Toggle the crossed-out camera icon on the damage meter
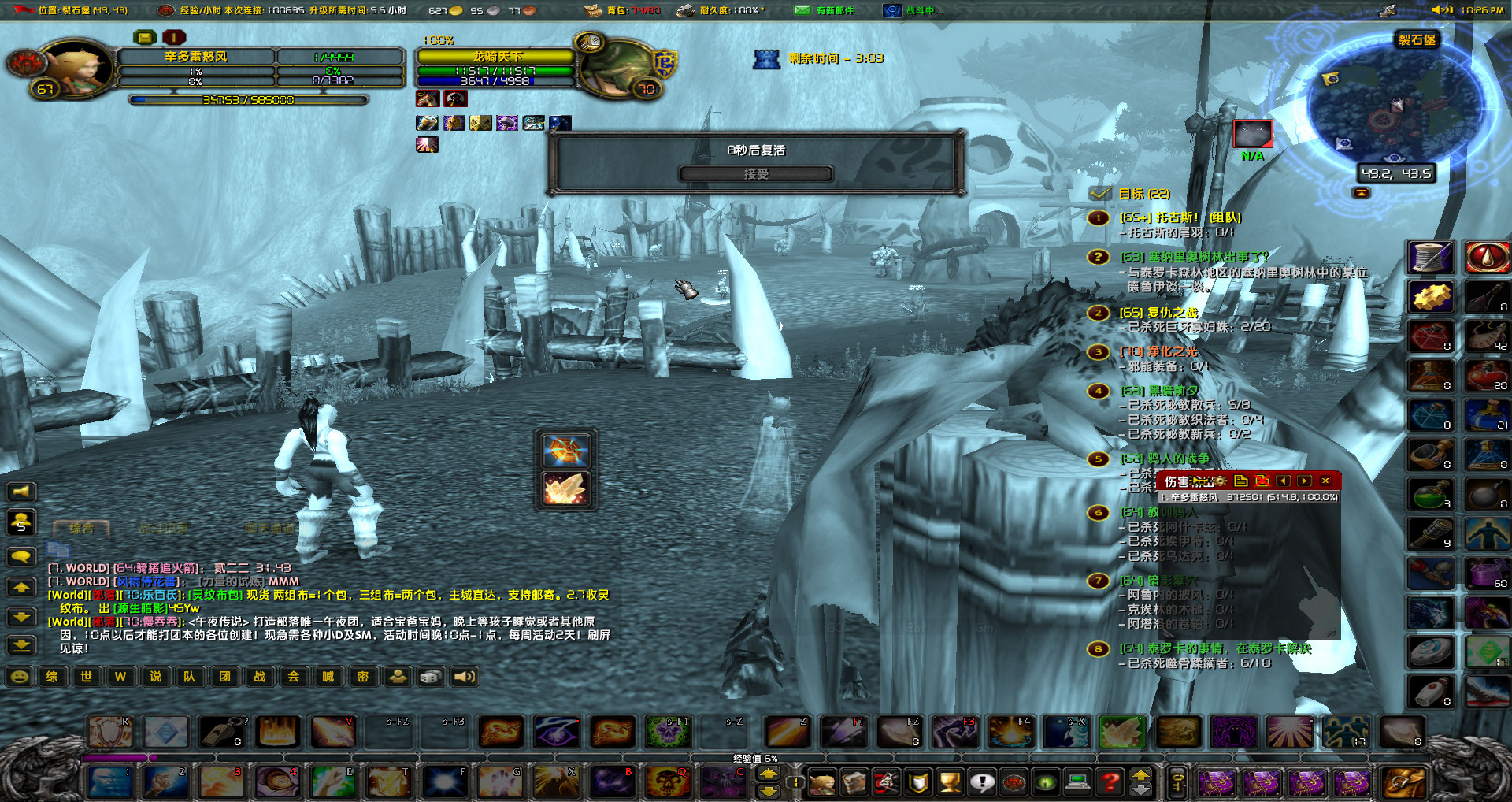1512x802 pixels. (x=1262, y=481)
